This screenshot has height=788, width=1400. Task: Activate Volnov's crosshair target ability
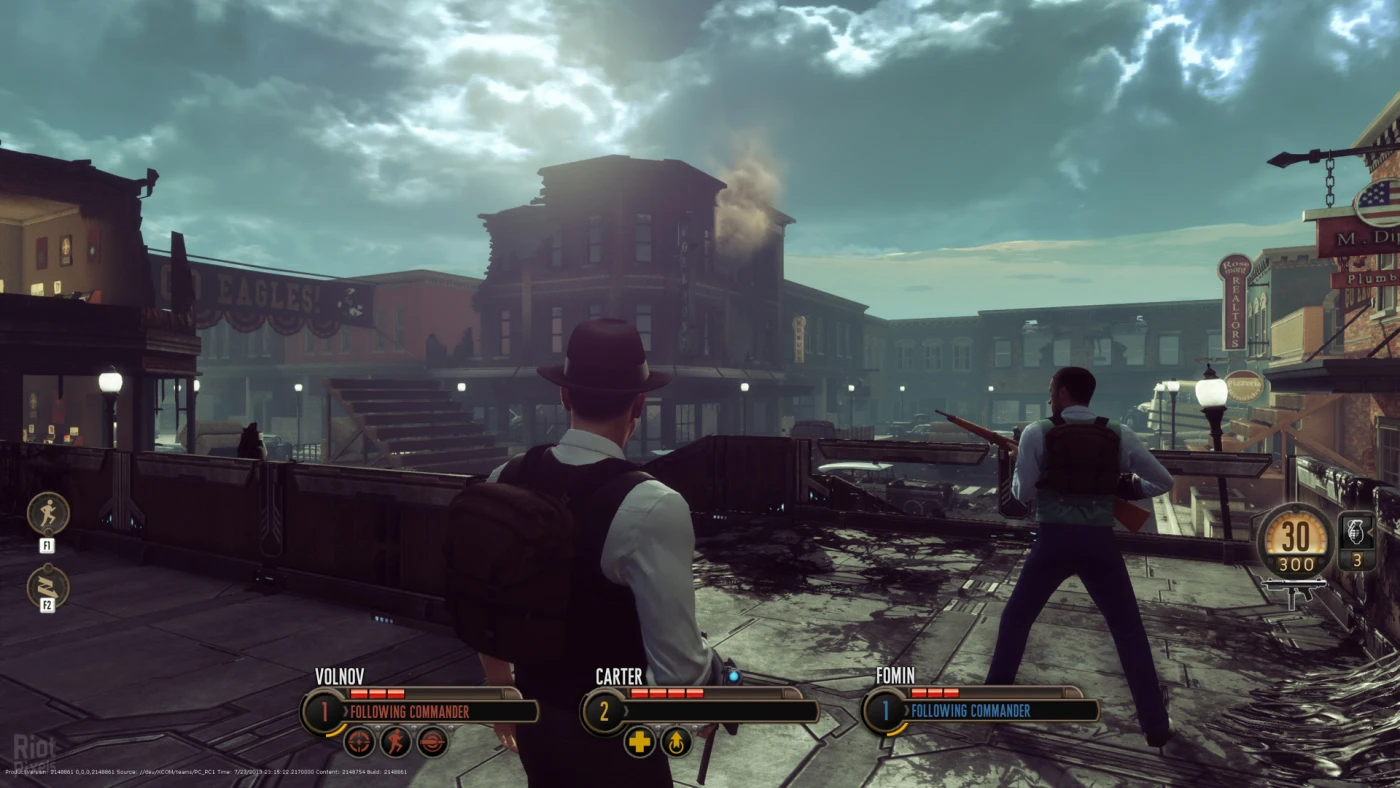[359, 741]
